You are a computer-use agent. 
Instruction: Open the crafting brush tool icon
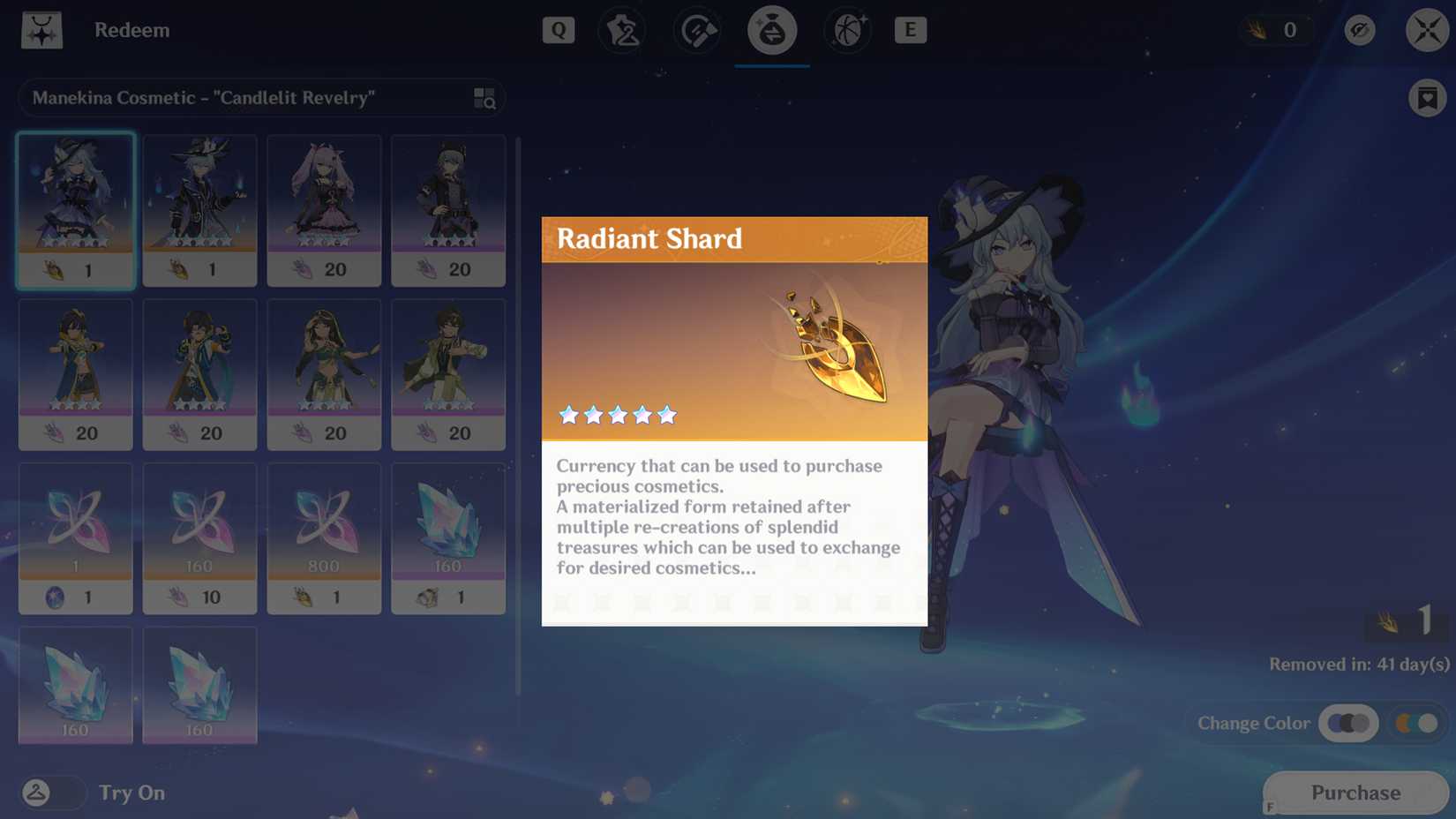696,29
